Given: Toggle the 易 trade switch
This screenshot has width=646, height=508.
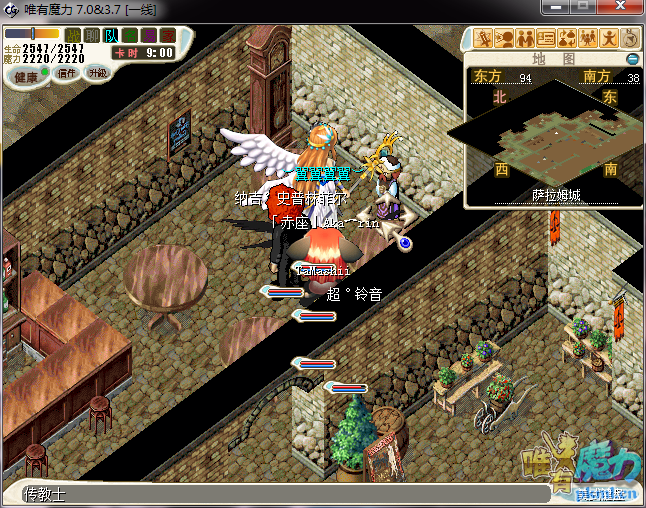Looking at the screenshot, I should tap(148, 36).
